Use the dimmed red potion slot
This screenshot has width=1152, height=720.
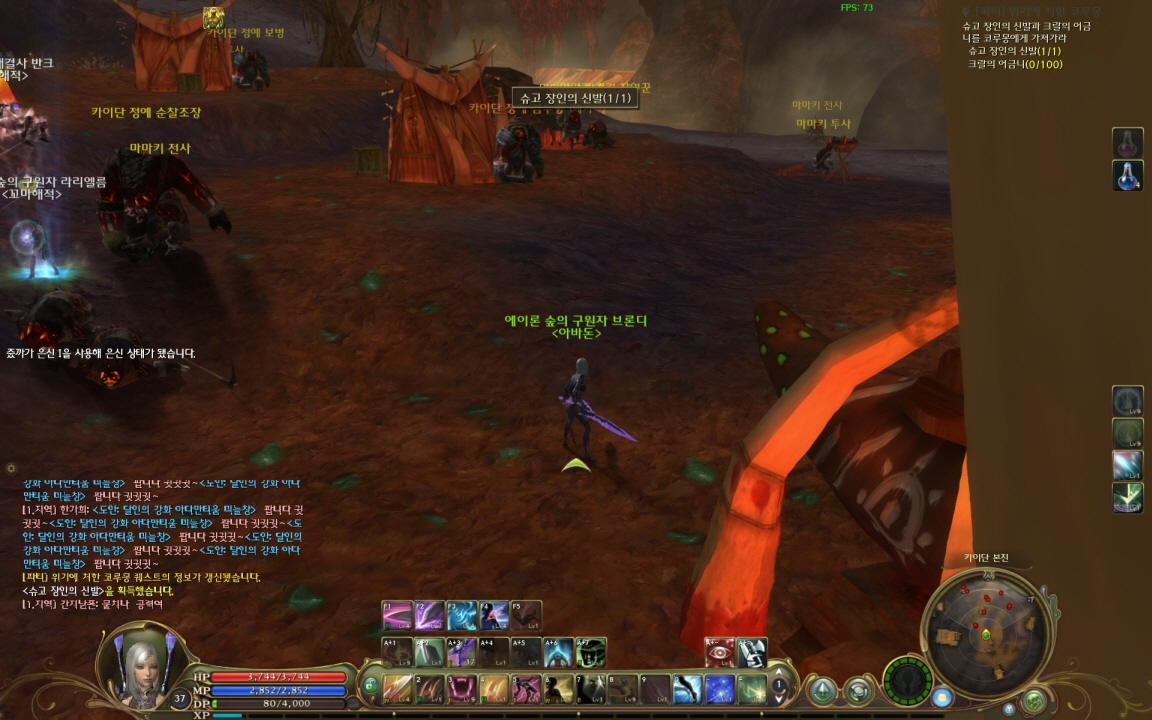point(1128,143)
